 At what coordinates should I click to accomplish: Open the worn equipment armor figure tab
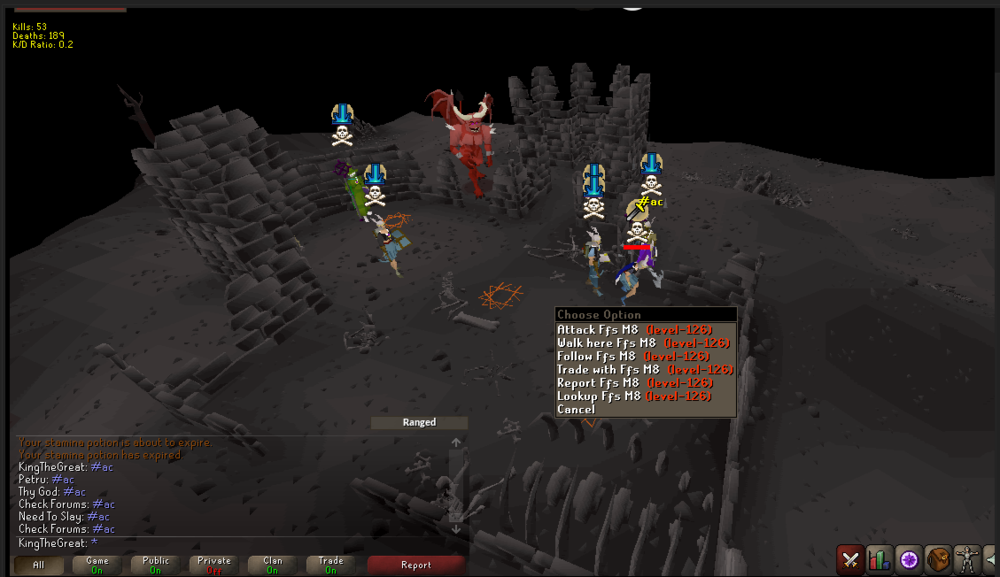(x=967, y=559)
